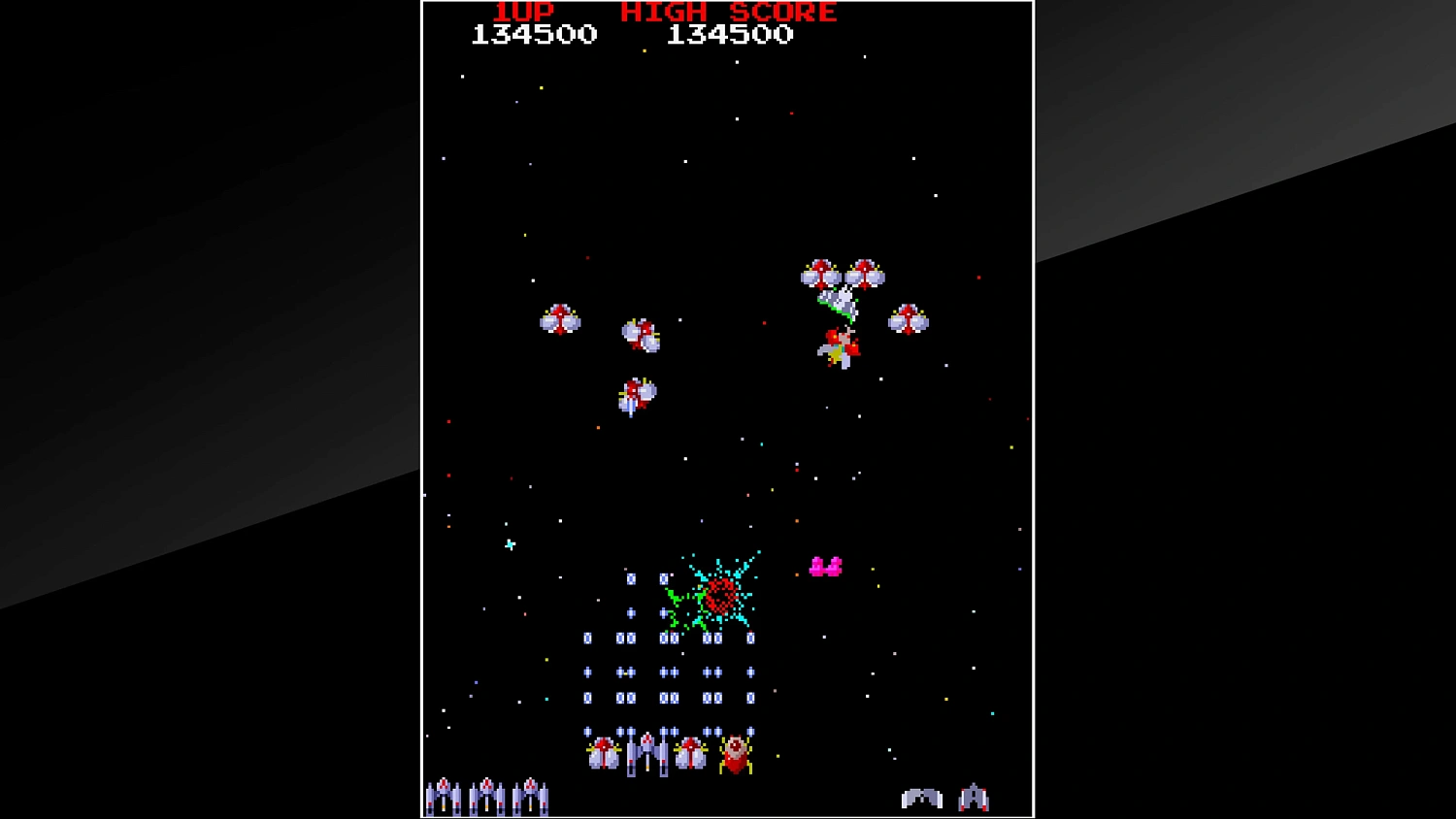The height and width of the screenshot is (819, 1456).
Task: Click the HIGH SCORE heading
Action: 728,13
